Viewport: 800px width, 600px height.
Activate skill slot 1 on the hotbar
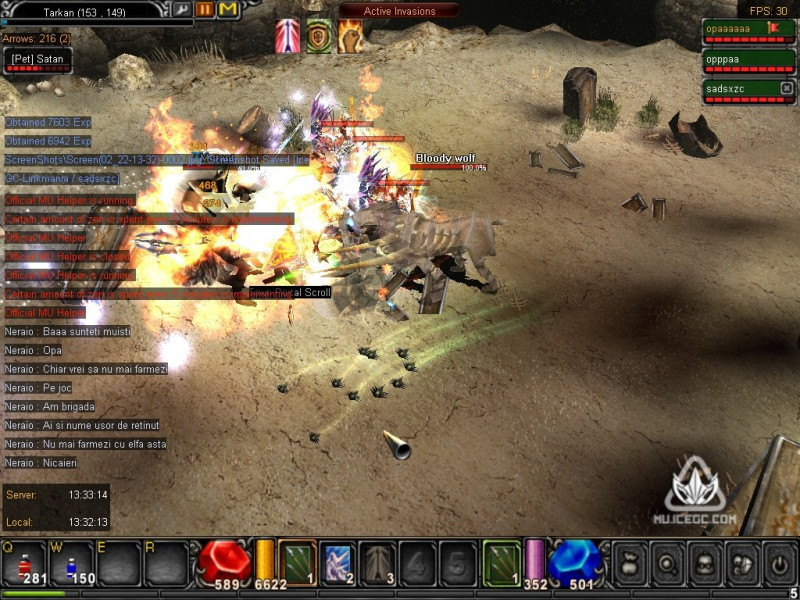pyautogui.click(x=297, y=562)
